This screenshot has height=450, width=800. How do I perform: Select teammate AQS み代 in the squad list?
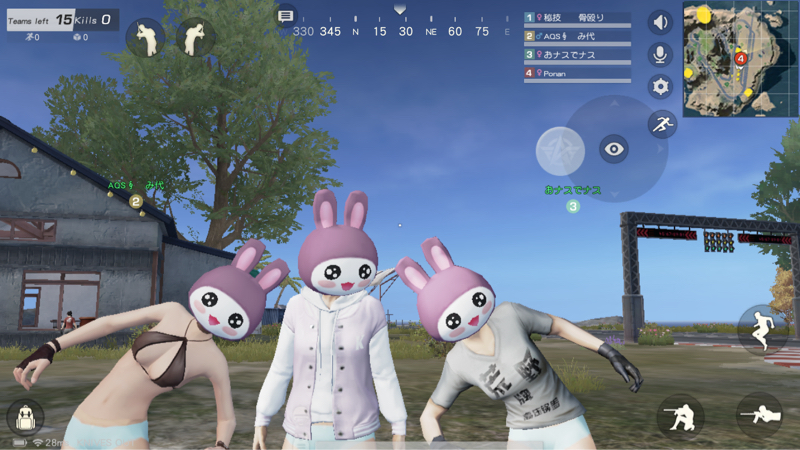pyautogui.click(x=577, y=36)
